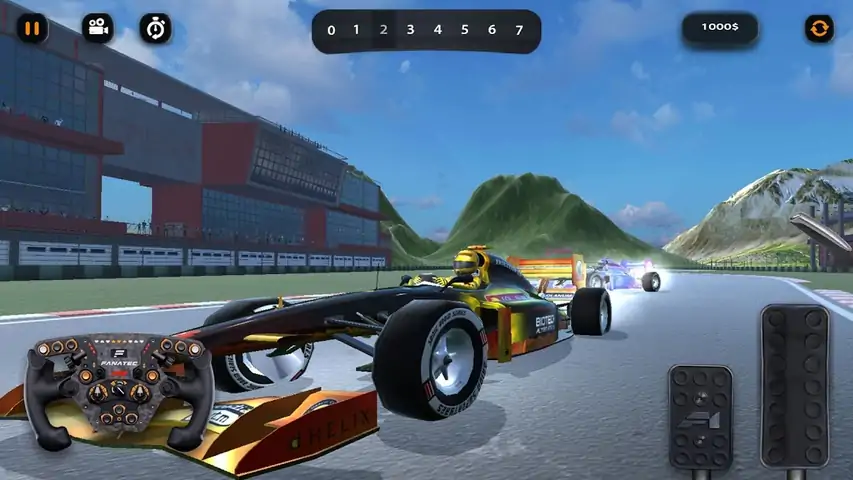The width and height of the screenshot is (853, 480).
Task: Shift into gear 4
Action: pos(437,30)
